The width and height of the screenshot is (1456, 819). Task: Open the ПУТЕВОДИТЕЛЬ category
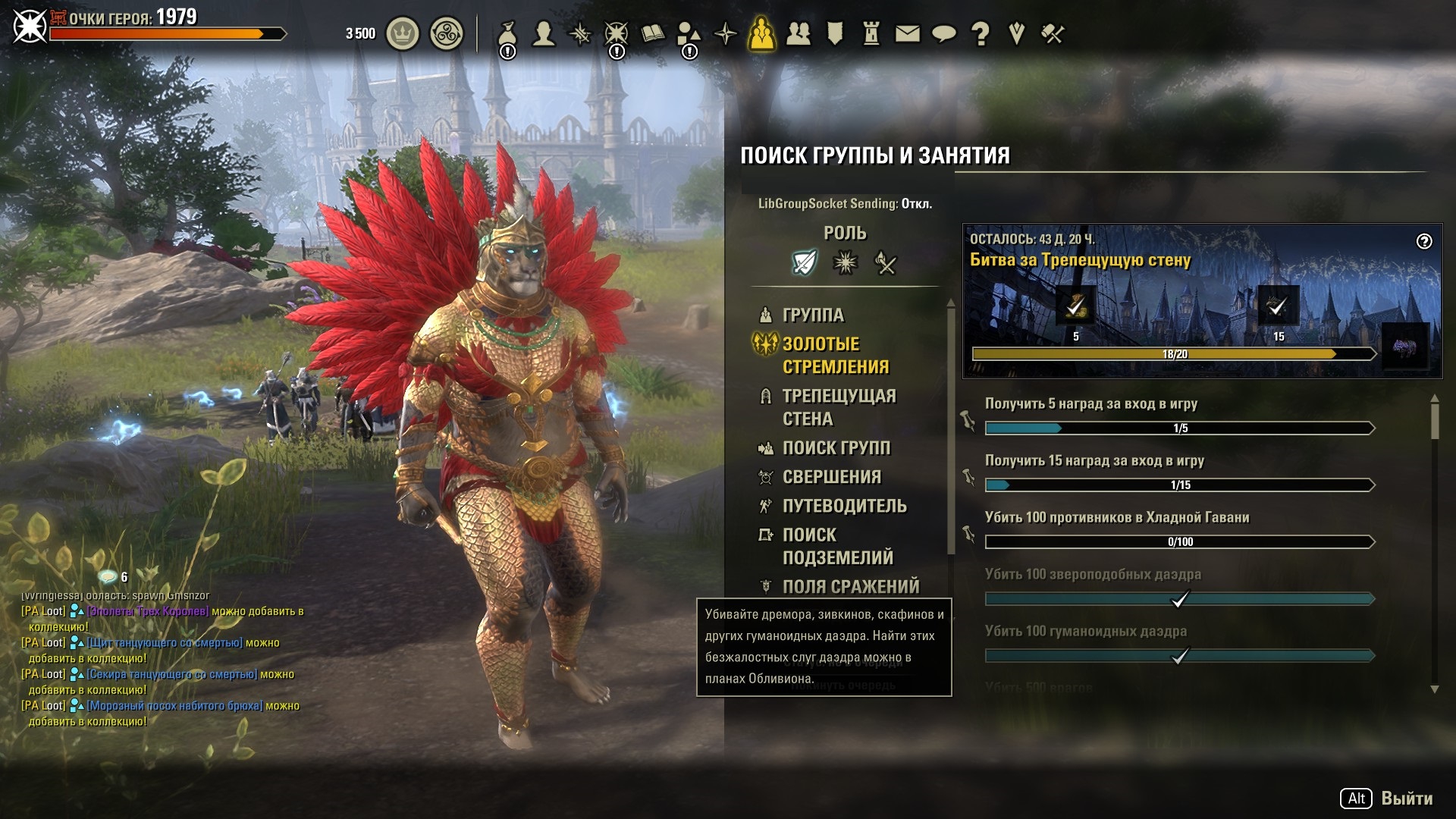(x=844, y=506)
